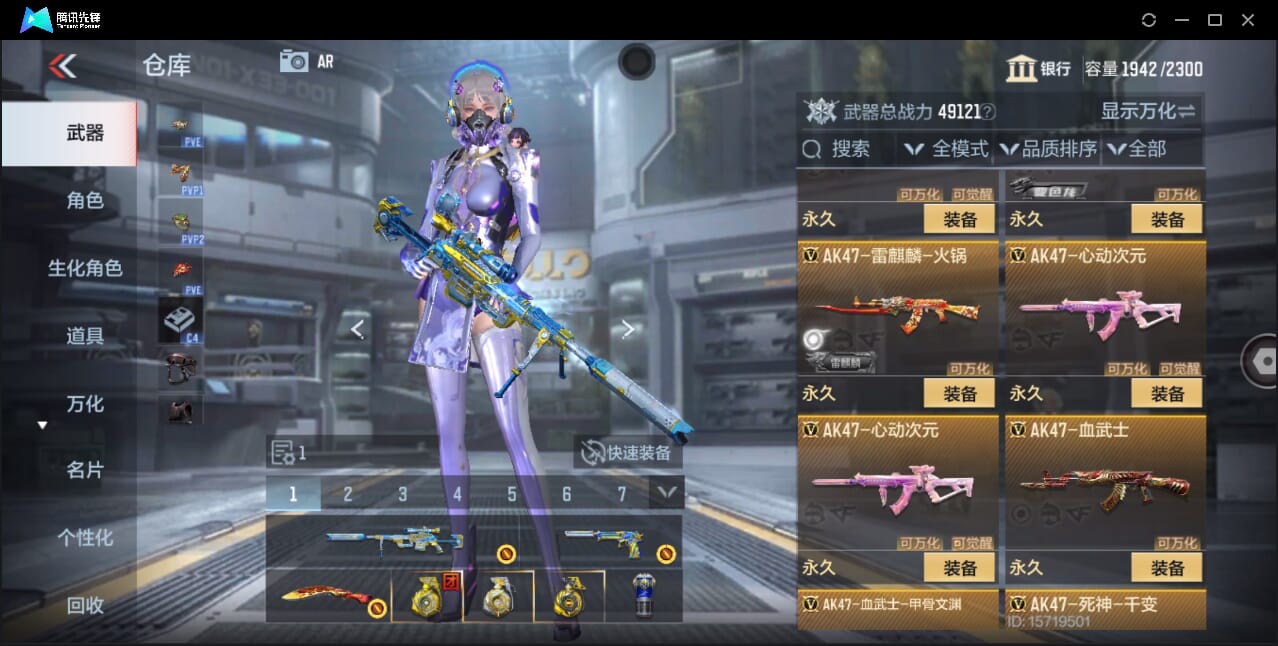1278x646 pixels.
Task: Switch to the 道具 tab
Action: coord(84,336)
